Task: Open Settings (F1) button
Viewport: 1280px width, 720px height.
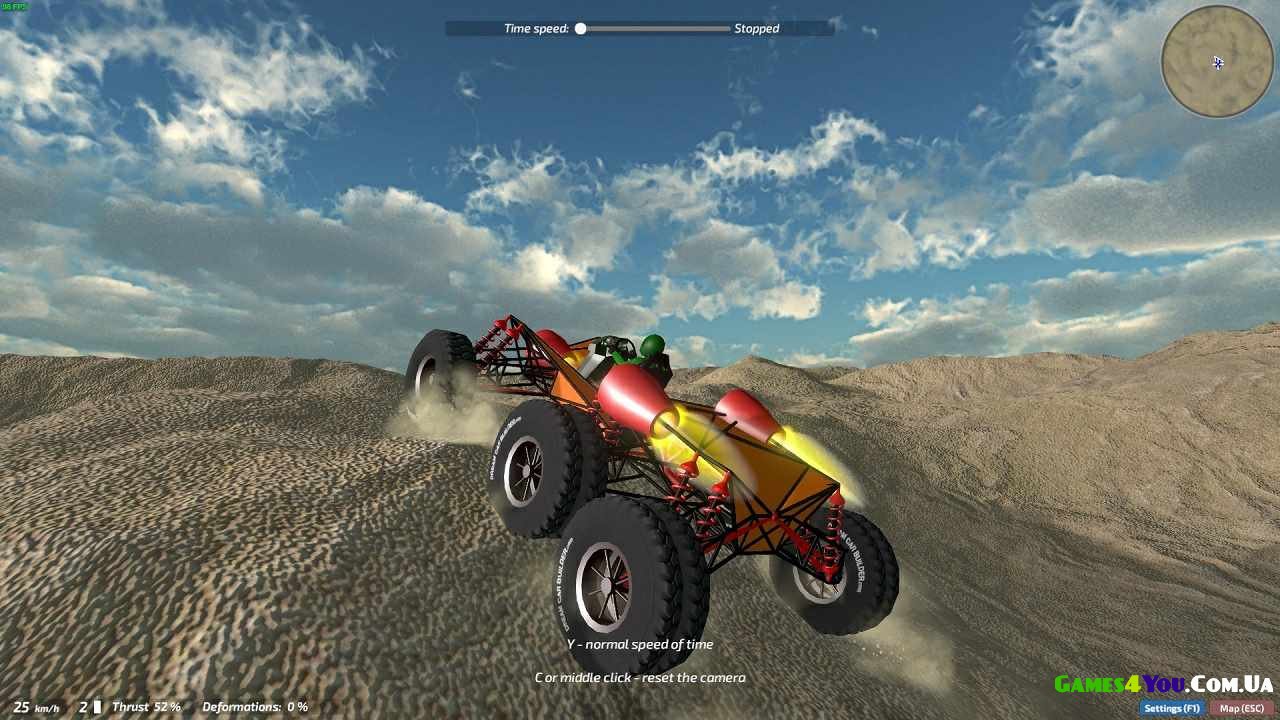Action: coord(1171,708)
